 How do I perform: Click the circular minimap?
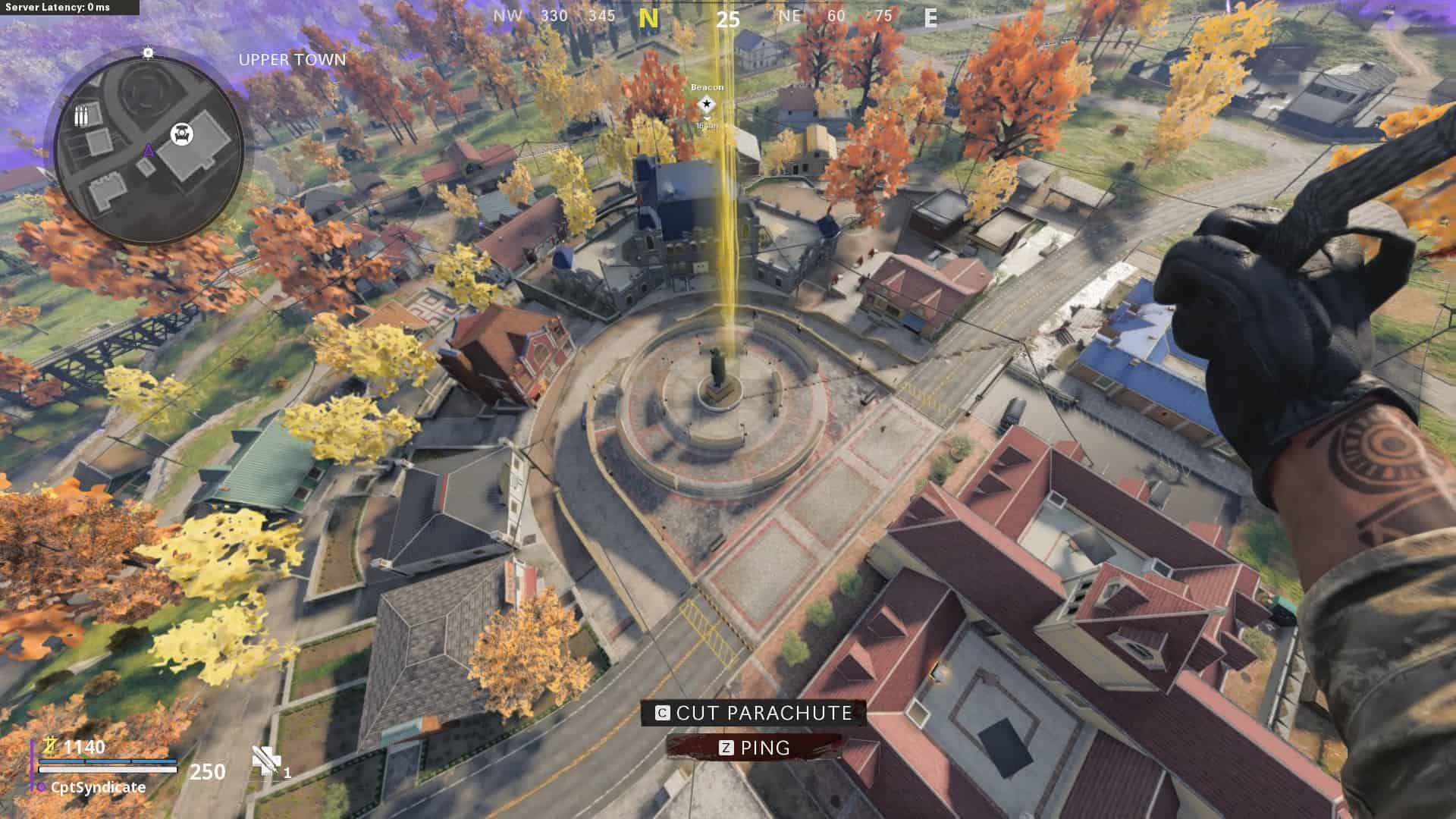(x=149, y=147)
